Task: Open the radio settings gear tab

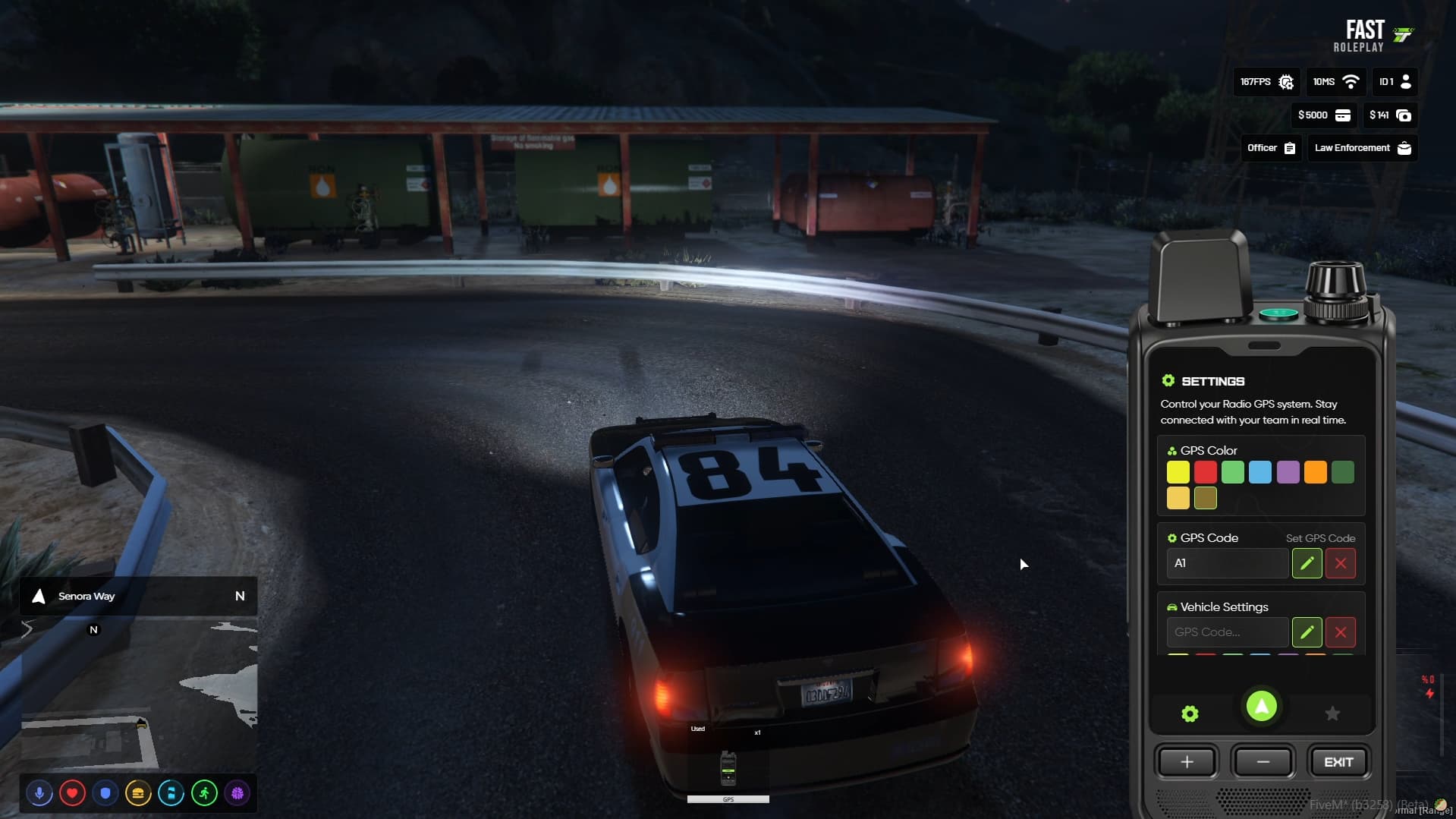Action: [x=1190, y=713]
